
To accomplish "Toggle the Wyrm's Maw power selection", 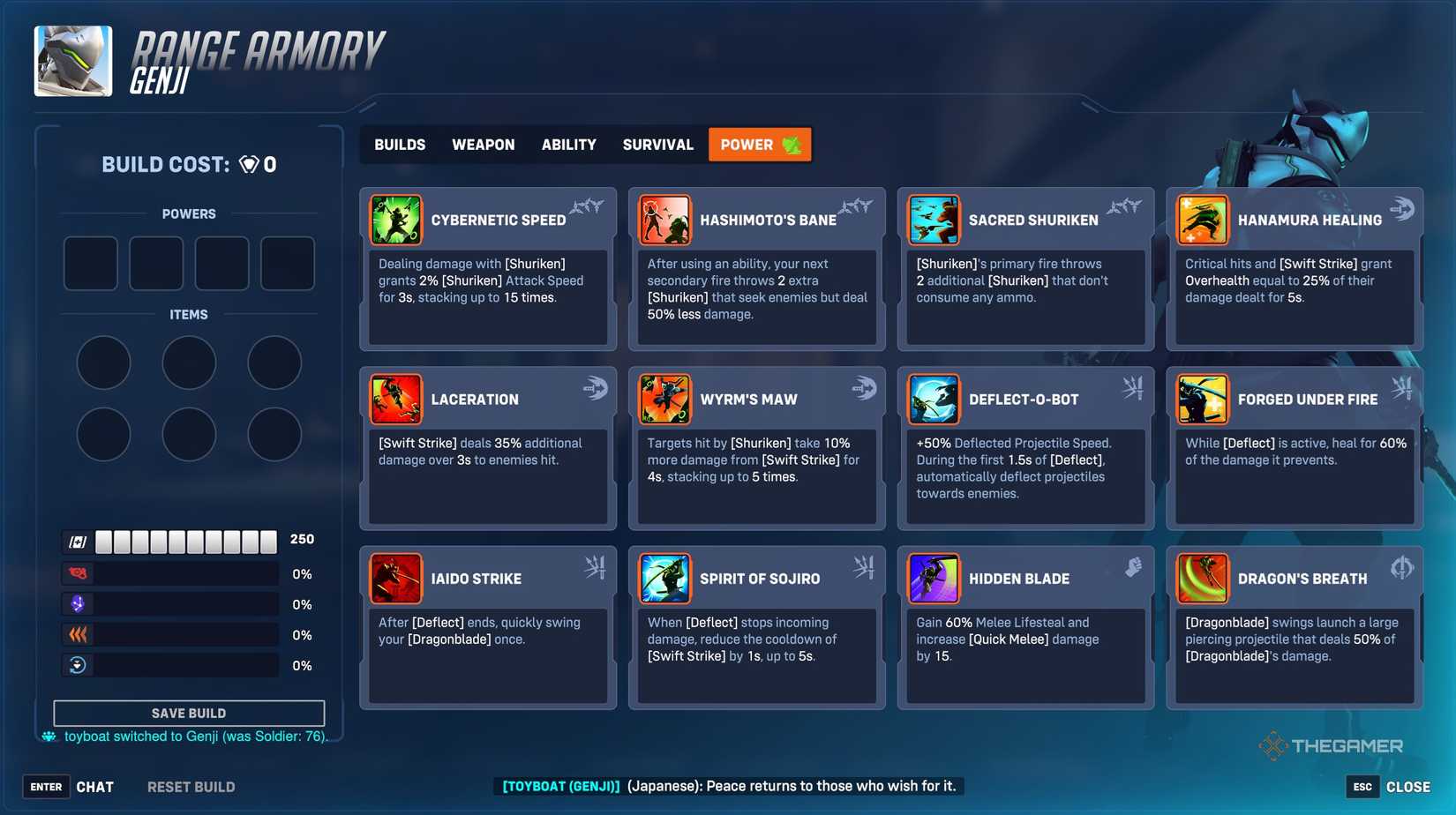I will [x=665, y=399].
